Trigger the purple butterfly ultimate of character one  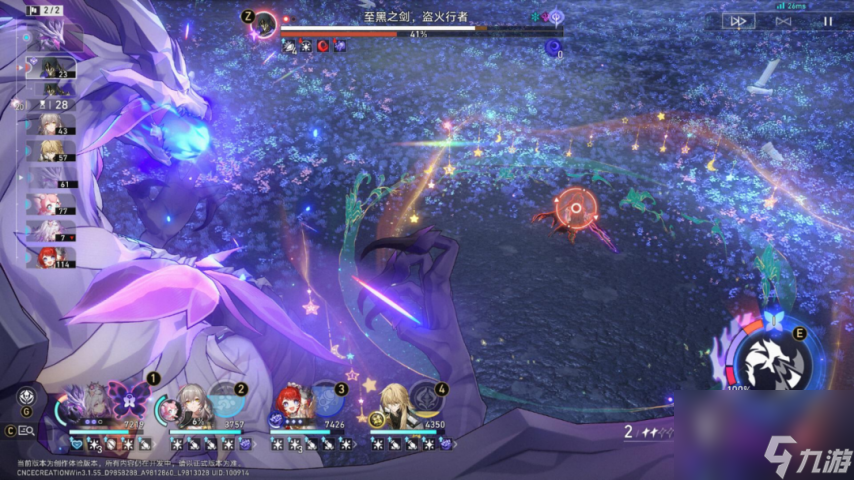[129, 400]
